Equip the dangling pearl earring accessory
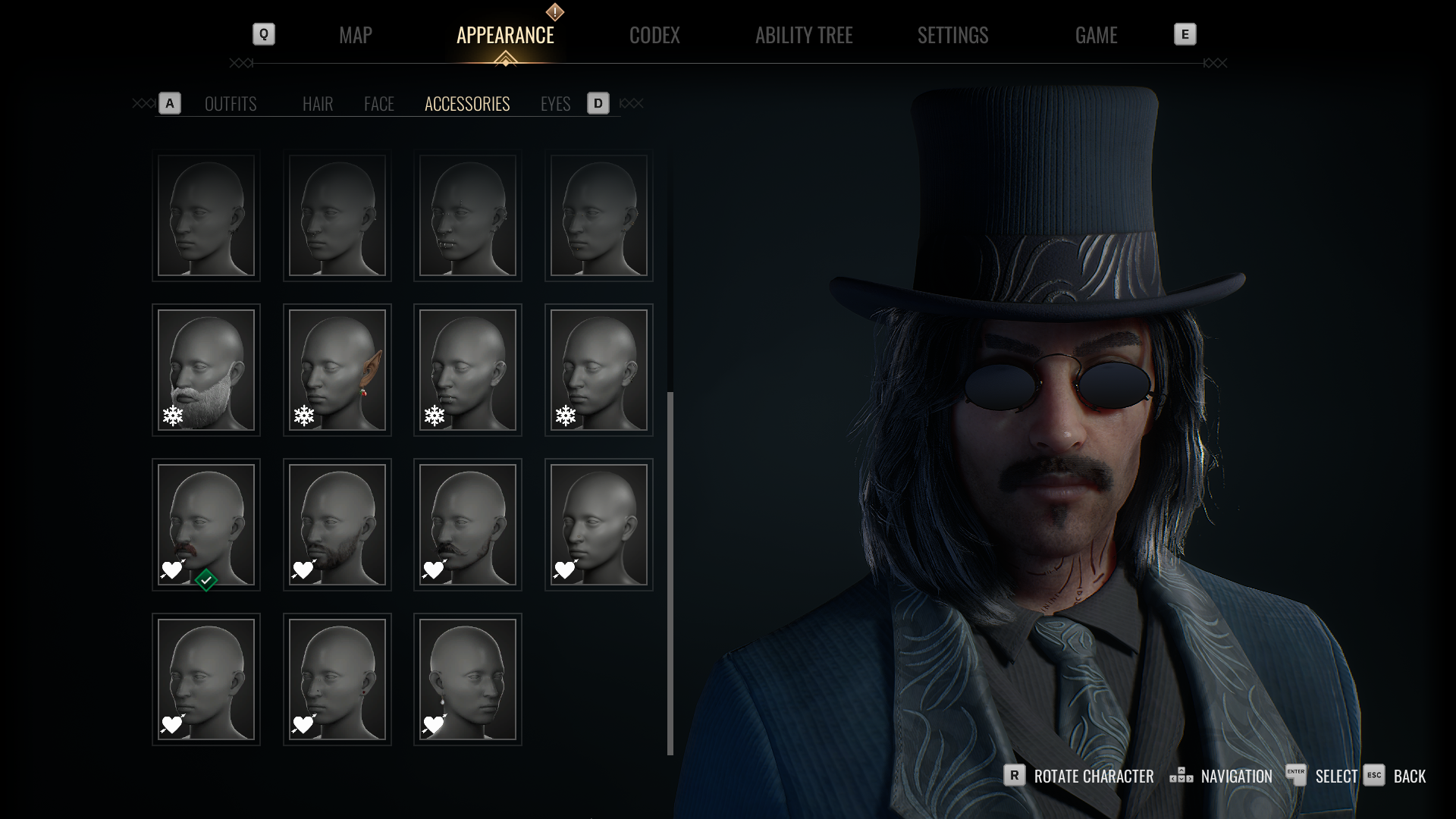1456x819 pixels. coord(467,679)
